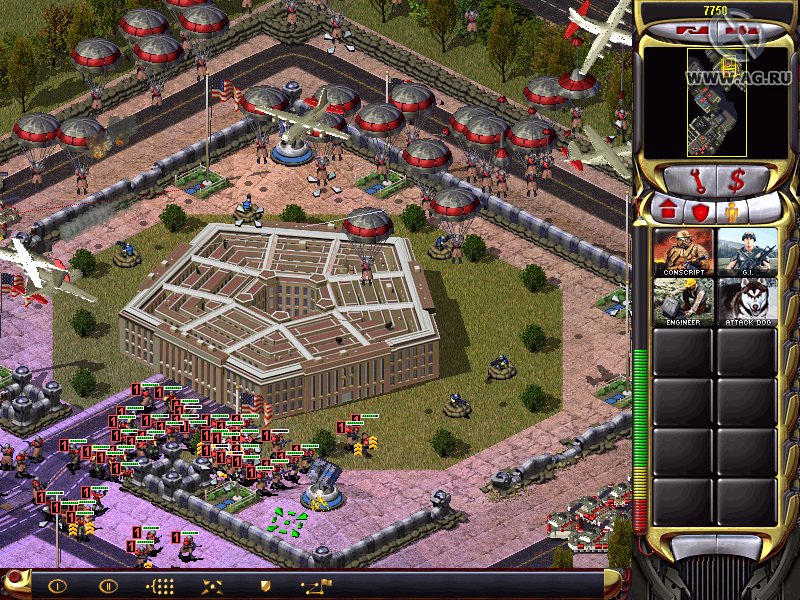The image size is (800, 600).
Task: Select units by type with dotted-grid icon
Action: click(160, 586)
